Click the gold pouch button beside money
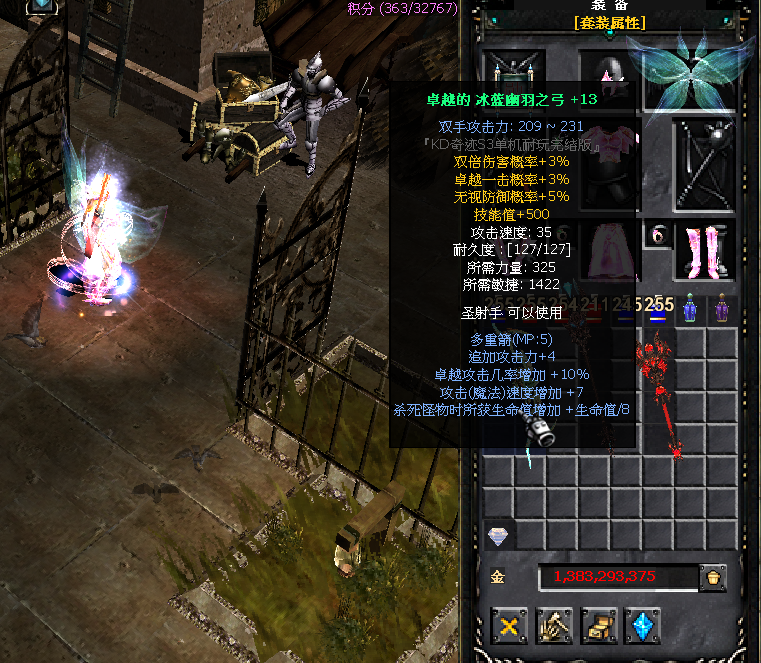The height and width of the screenshot is (663, 761). coord(713,577)
